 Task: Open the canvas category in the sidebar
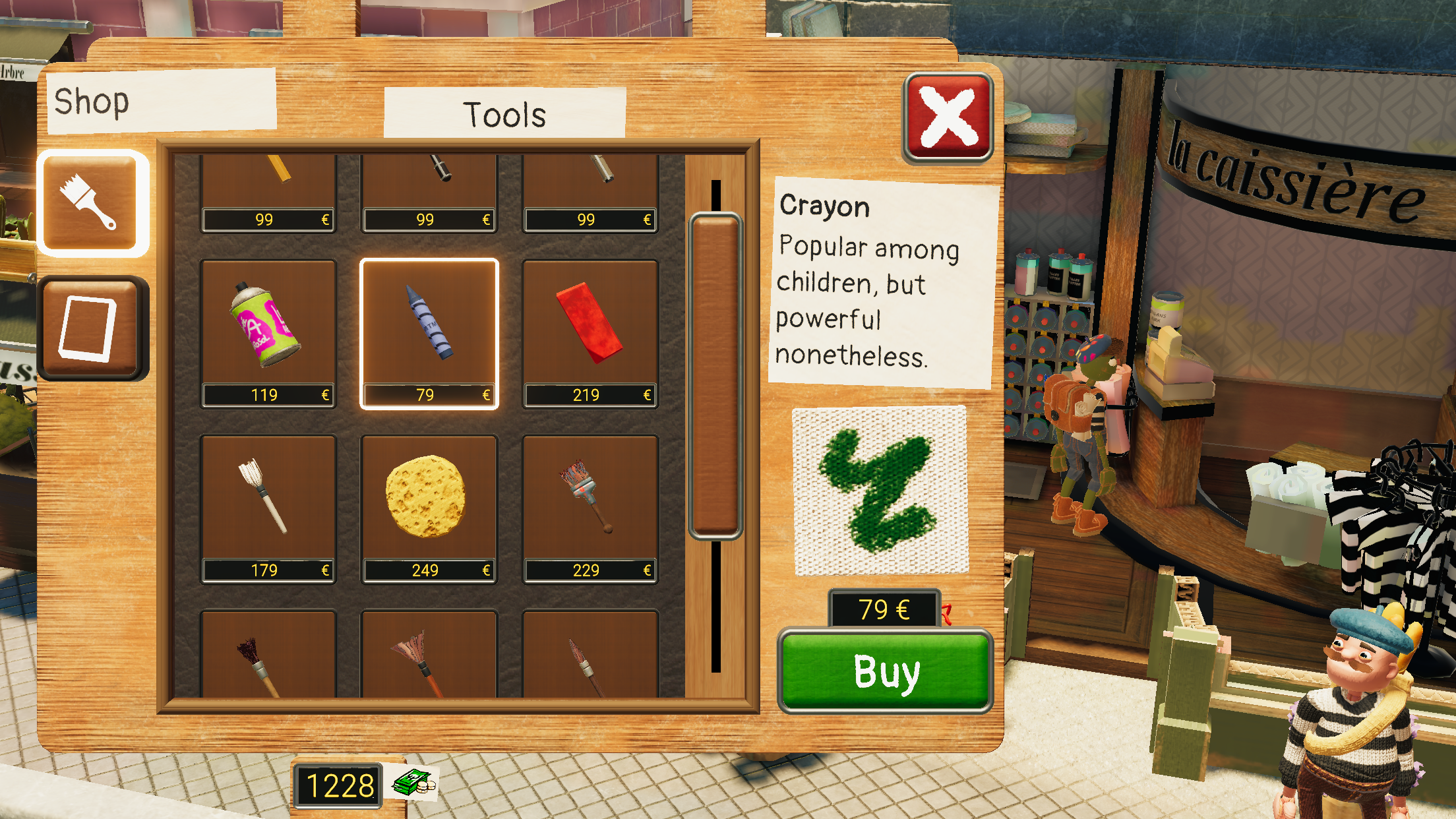[94, 324]
